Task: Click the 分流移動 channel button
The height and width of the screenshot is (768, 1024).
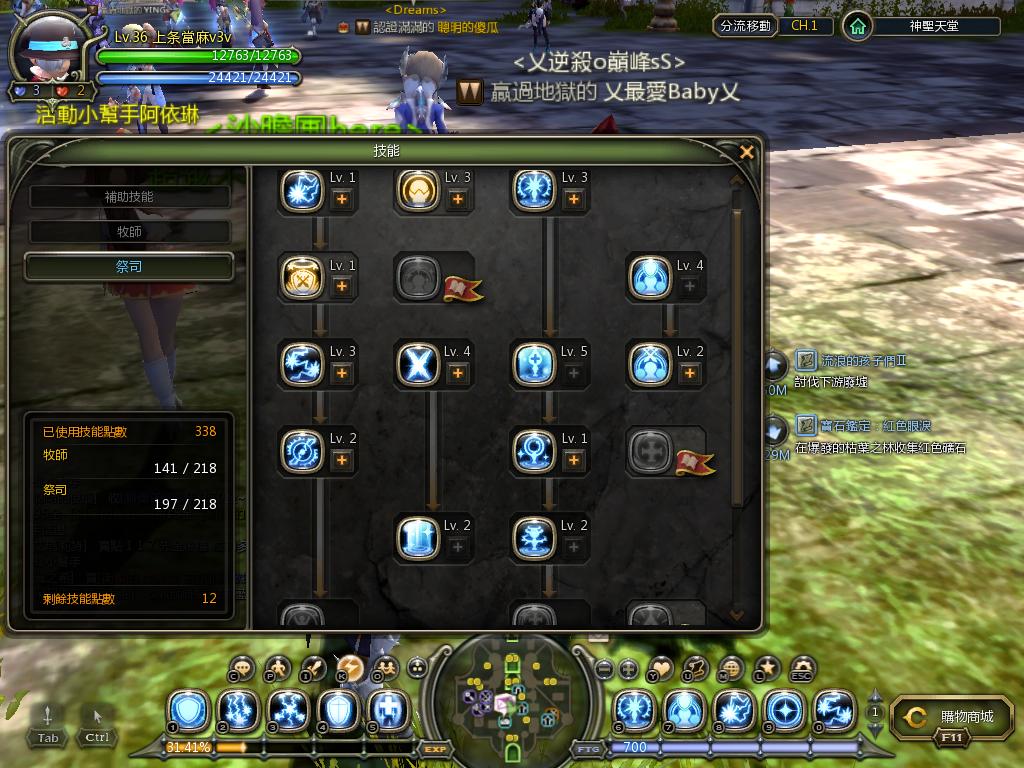Action: pyautogui.click(x=745, y=26)
